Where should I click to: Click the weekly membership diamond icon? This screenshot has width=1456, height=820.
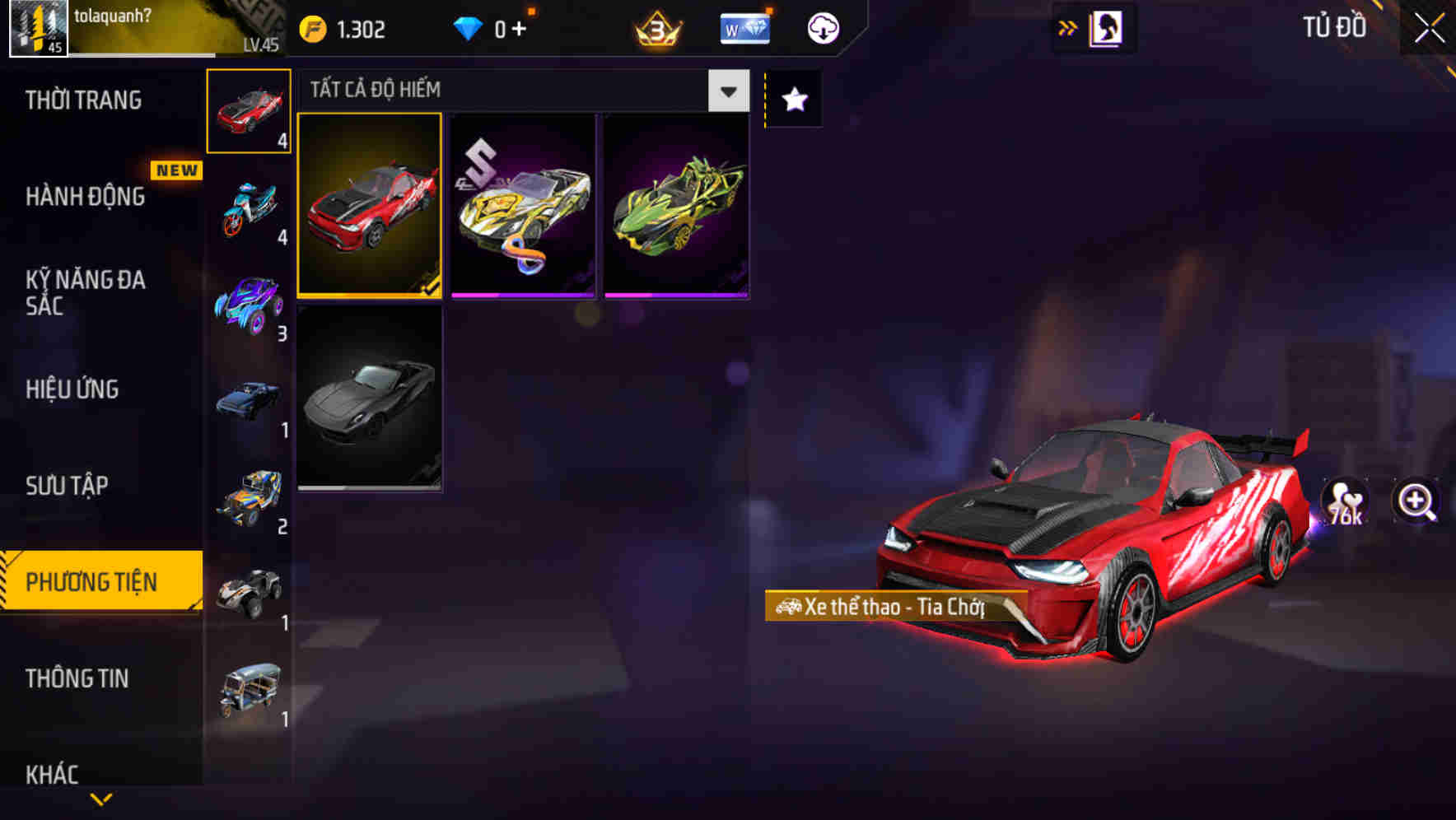point(744,27)
